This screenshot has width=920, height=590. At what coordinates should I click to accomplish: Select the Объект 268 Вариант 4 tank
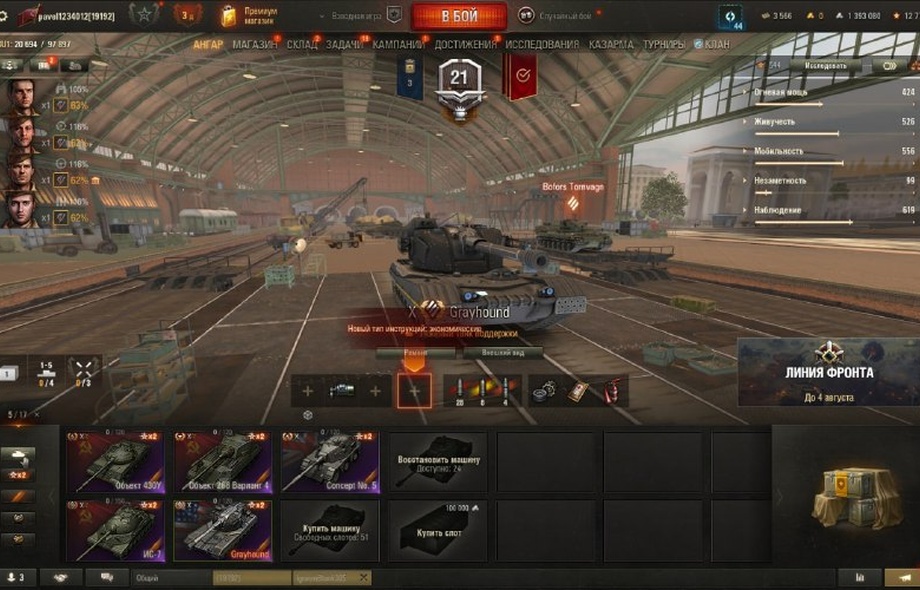(223, 462)
